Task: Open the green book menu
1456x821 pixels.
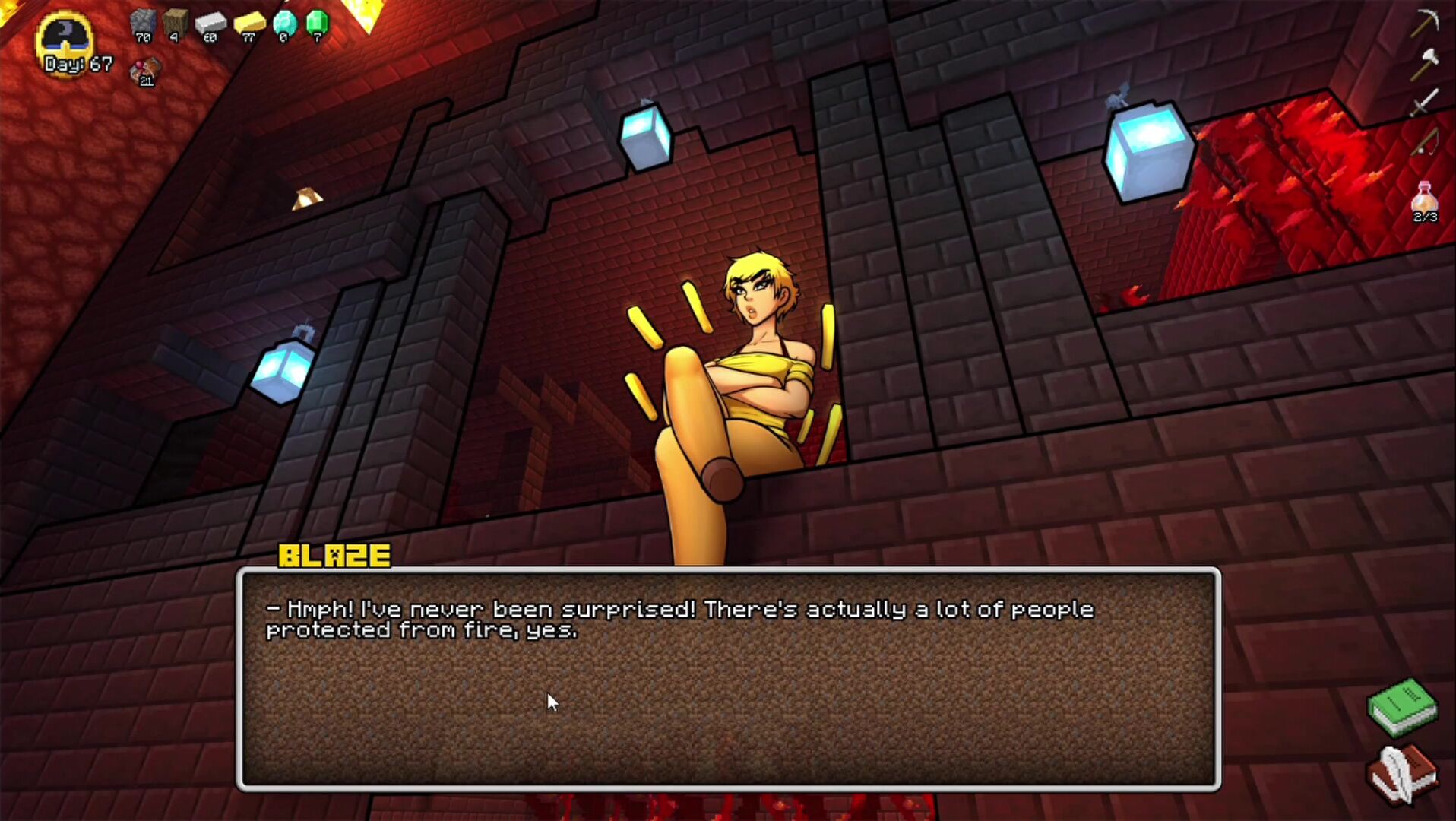Action: [x=1402, y=707]
